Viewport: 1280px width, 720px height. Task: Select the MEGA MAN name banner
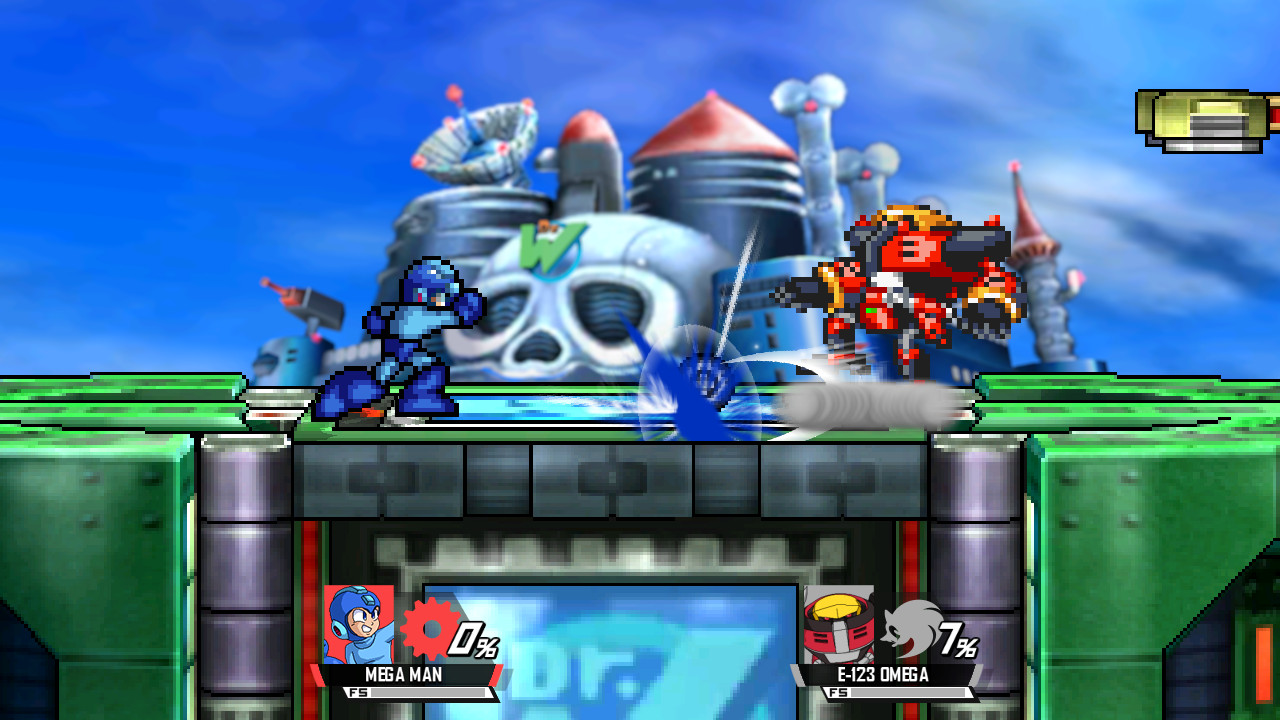pyautogui.click(x=405, y=676)
